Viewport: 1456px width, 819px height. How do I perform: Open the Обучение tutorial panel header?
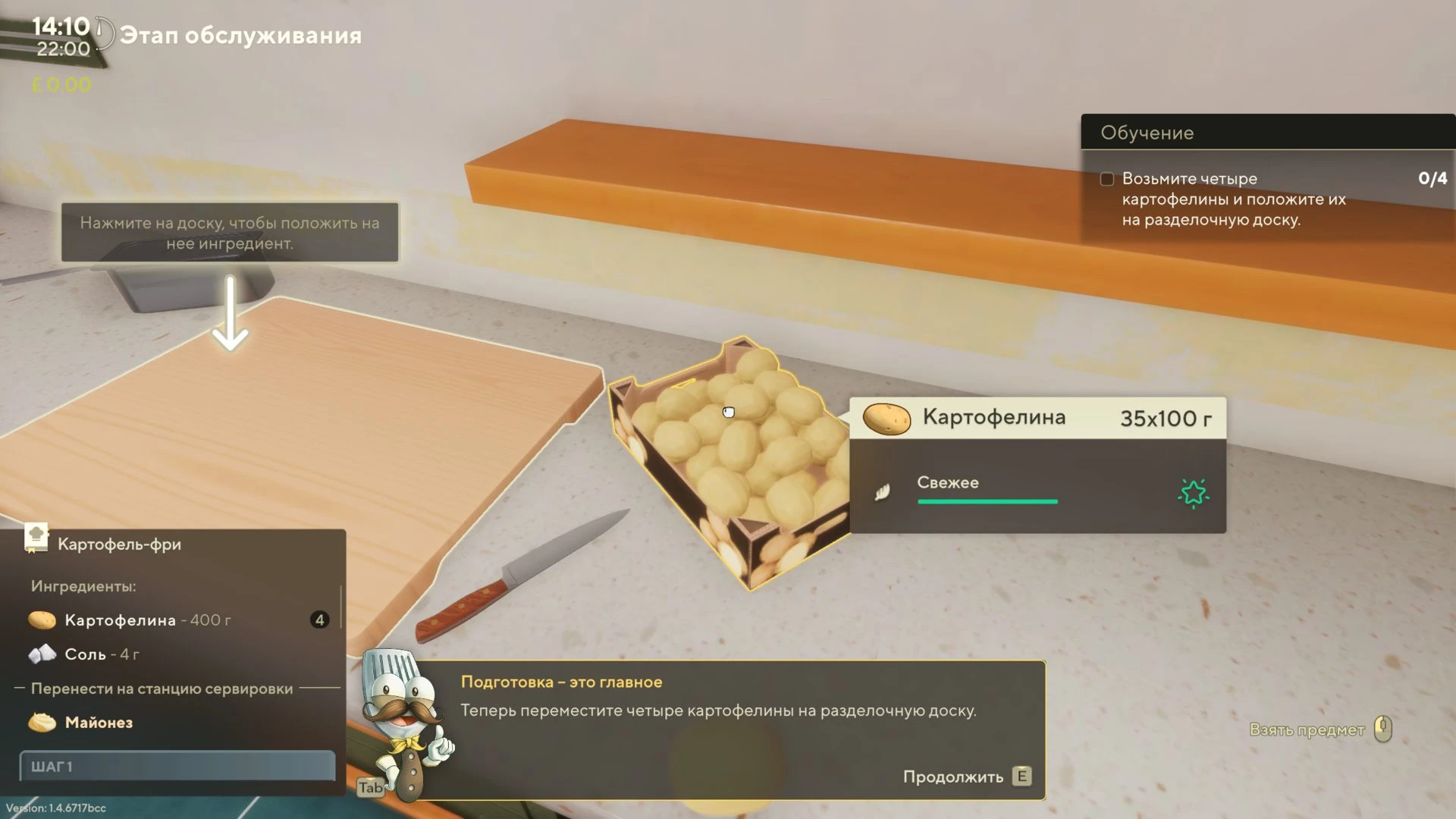pos(1266,133)
